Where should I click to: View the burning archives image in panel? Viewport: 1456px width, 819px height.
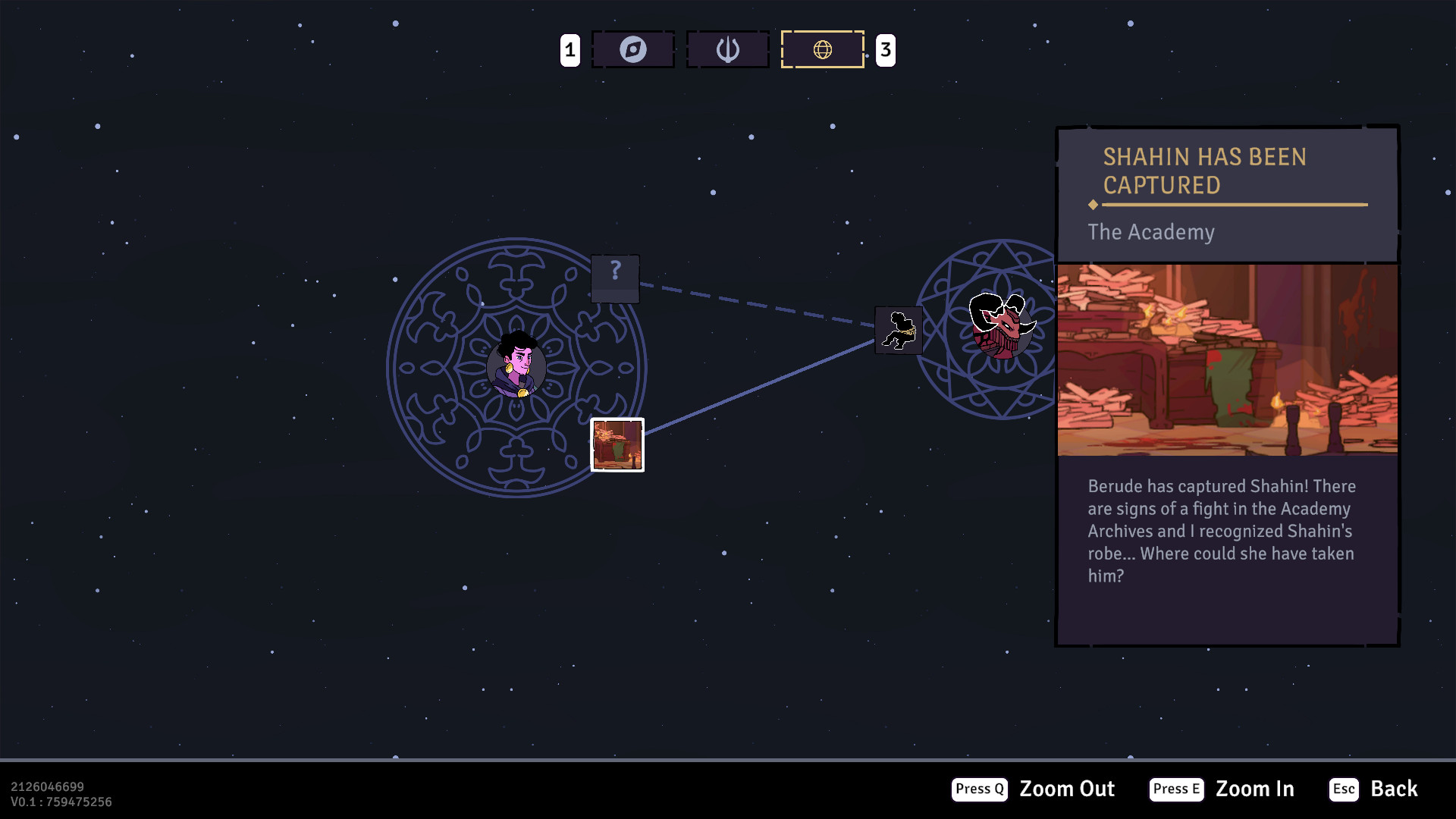[x=1227, y=360]
